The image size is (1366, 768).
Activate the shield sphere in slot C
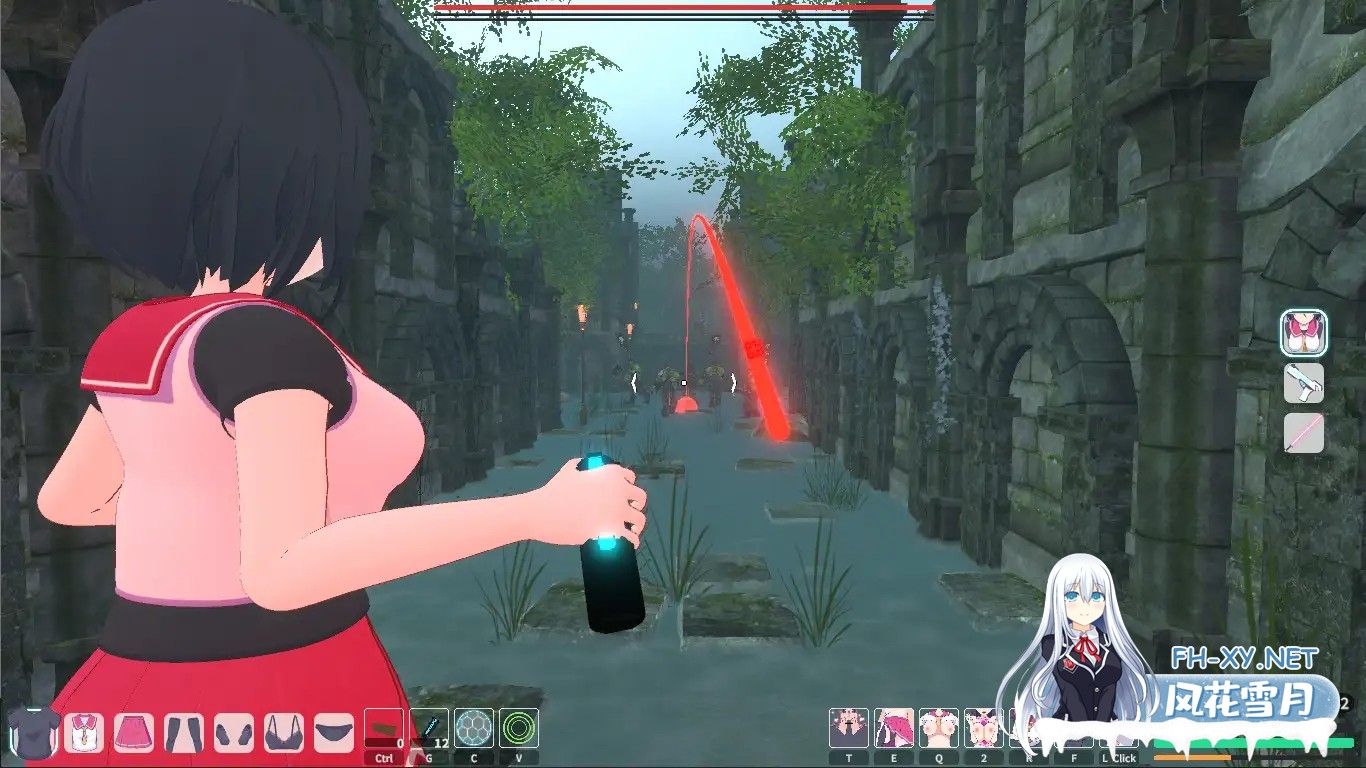[473, 728]
